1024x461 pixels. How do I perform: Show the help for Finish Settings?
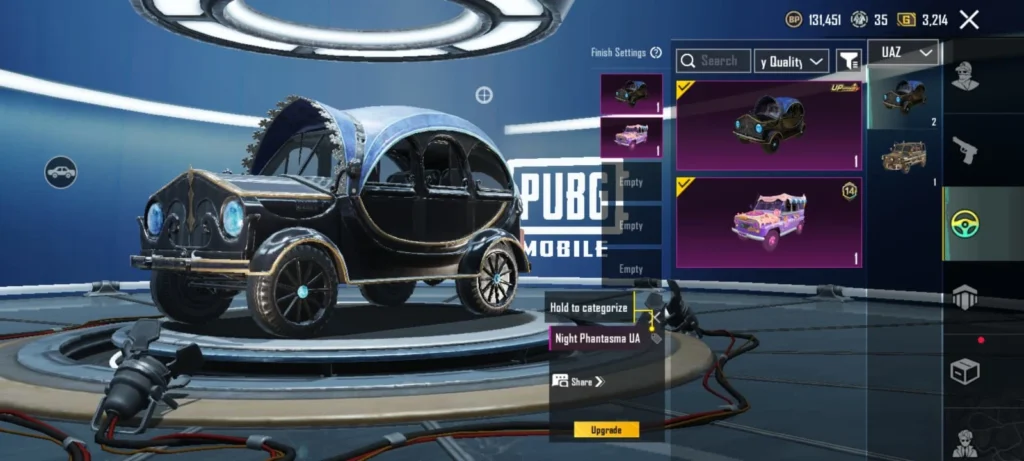pos(656,52)
